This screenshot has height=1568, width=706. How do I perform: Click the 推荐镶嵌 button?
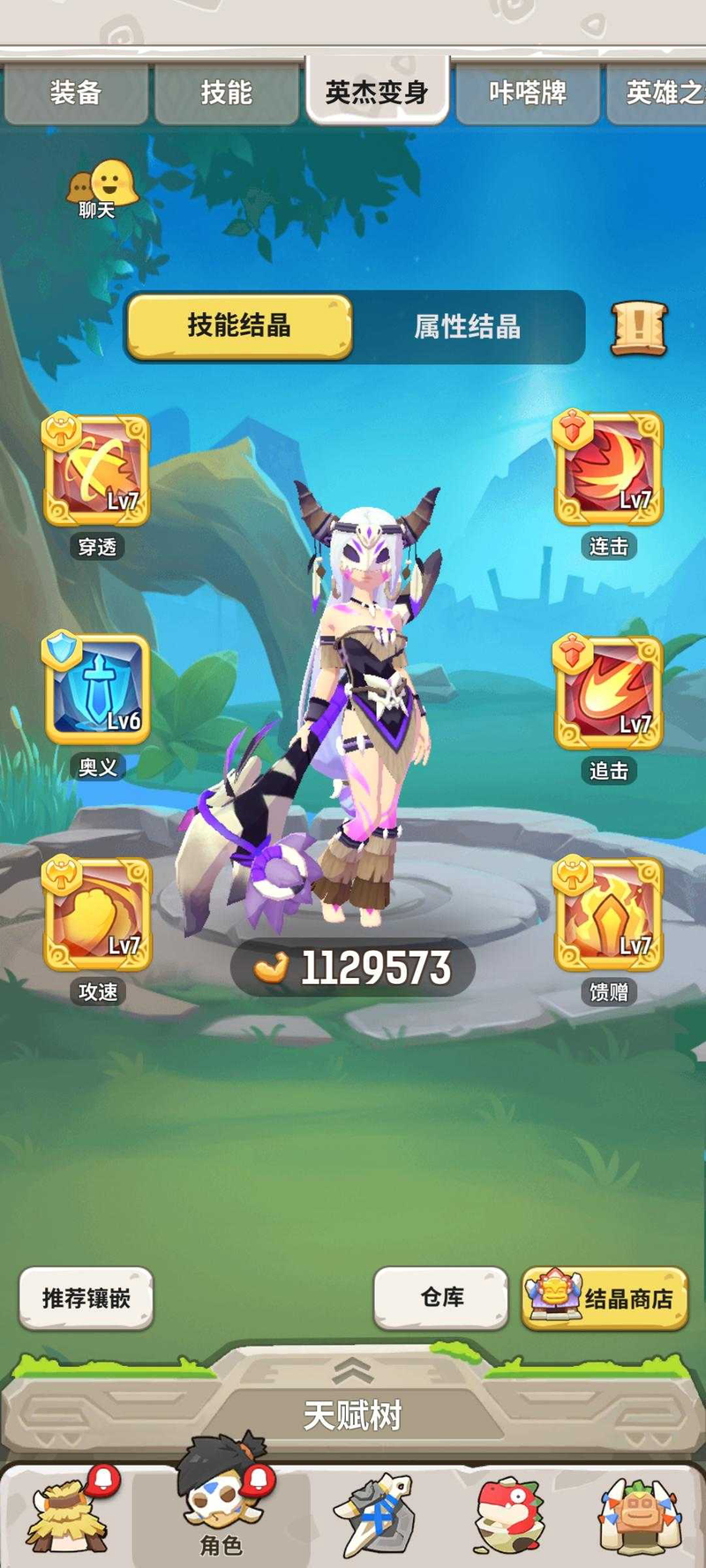pos(86,1298)
